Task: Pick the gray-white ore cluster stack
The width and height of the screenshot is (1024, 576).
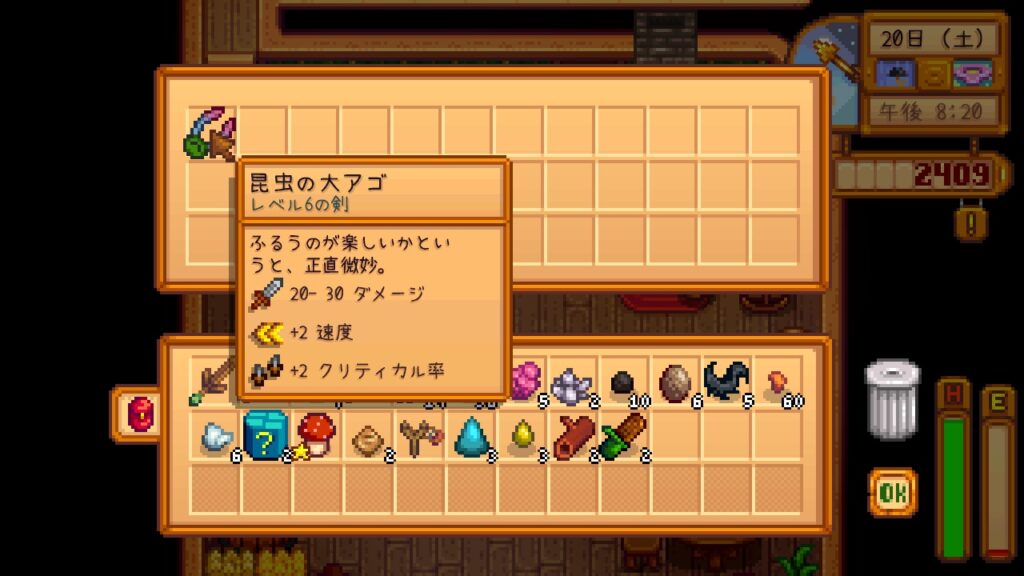Action: tap(572, 384)
